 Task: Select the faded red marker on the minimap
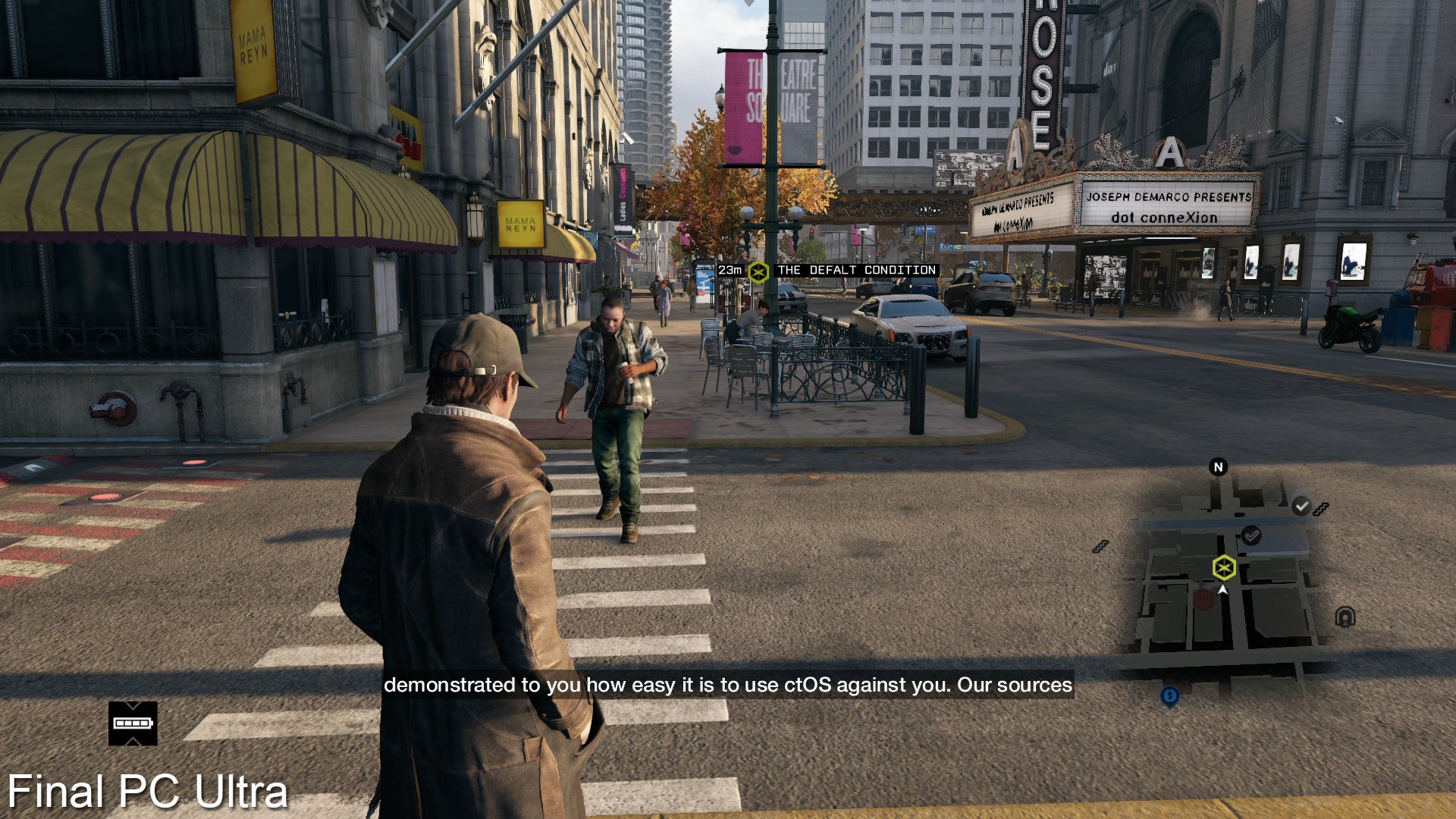click(x=1203, y=599)
